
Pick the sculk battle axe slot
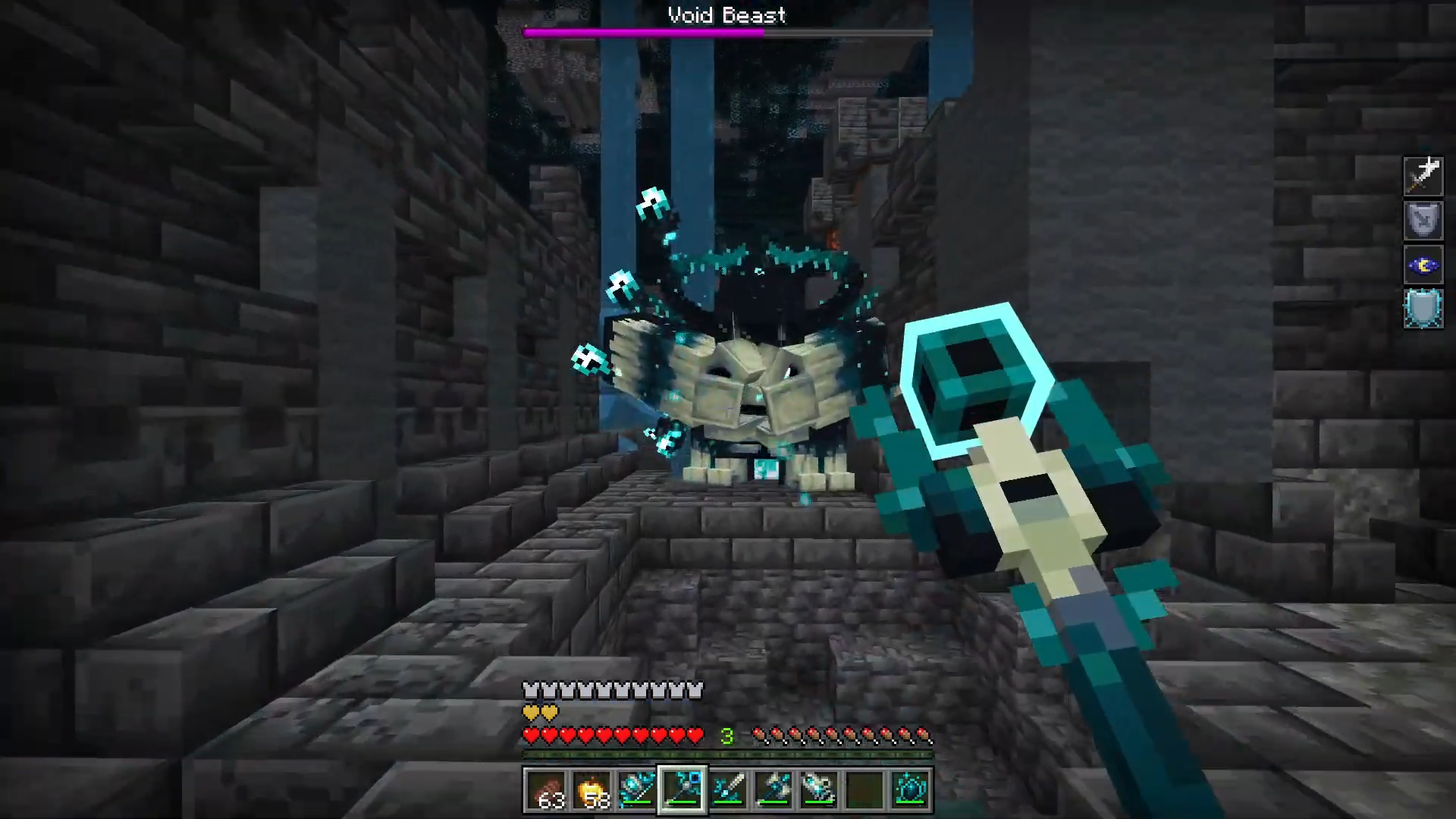coord(773,790)
